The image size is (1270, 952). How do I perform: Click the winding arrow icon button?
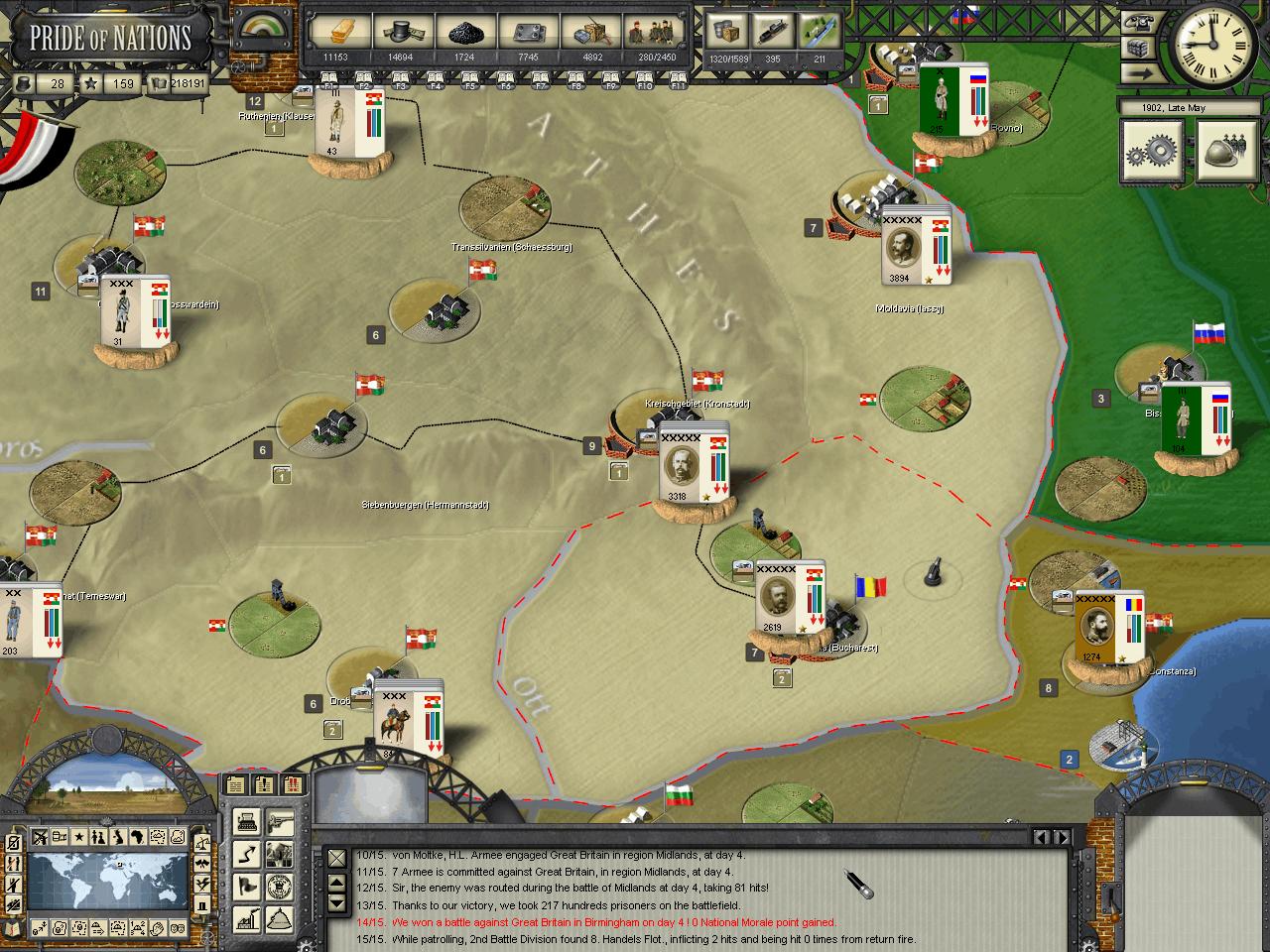247,853
